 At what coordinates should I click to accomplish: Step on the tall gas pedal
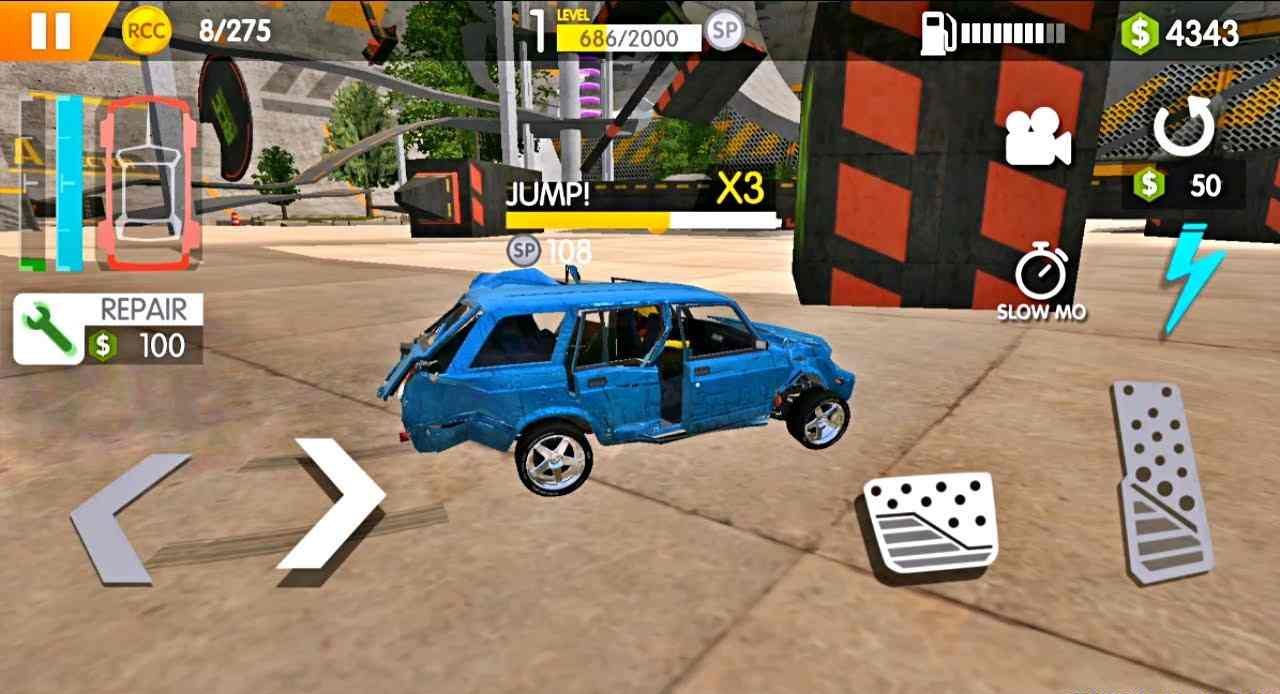pos(1161,479)
